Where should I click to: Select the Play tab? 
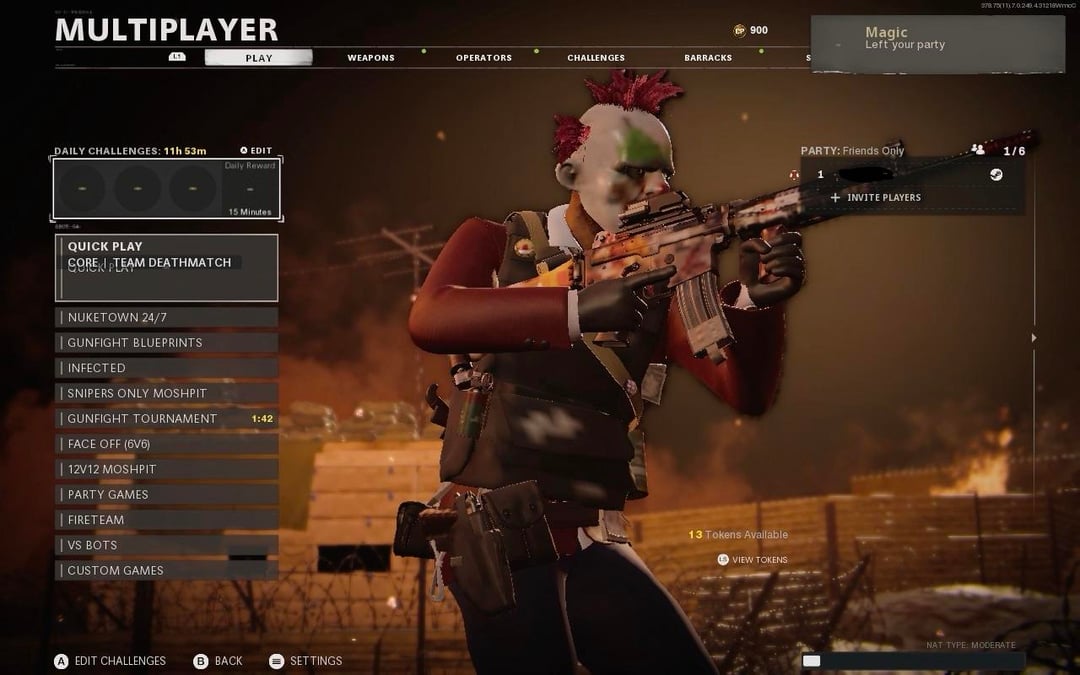click(x=259, y=58)
